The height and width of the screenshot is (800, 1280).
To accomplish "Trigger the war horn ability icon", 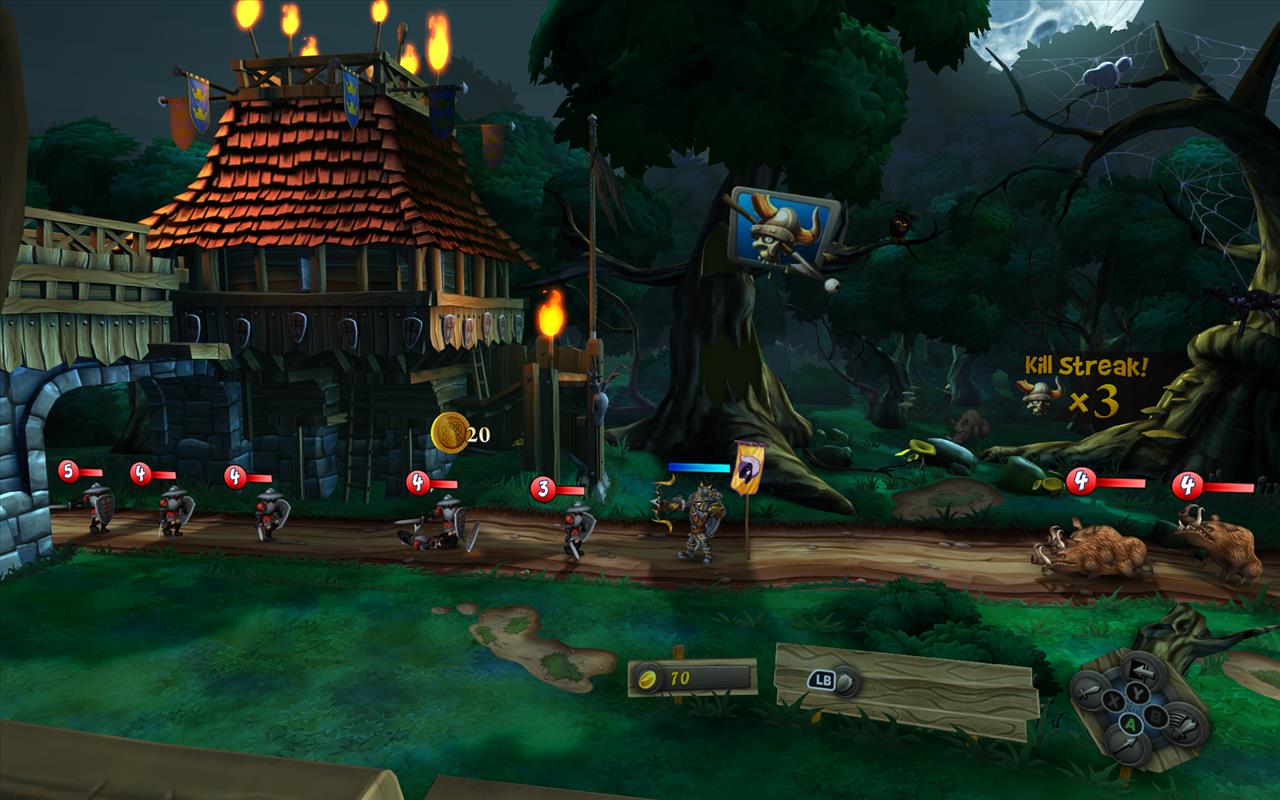I will pos(1184,725).
